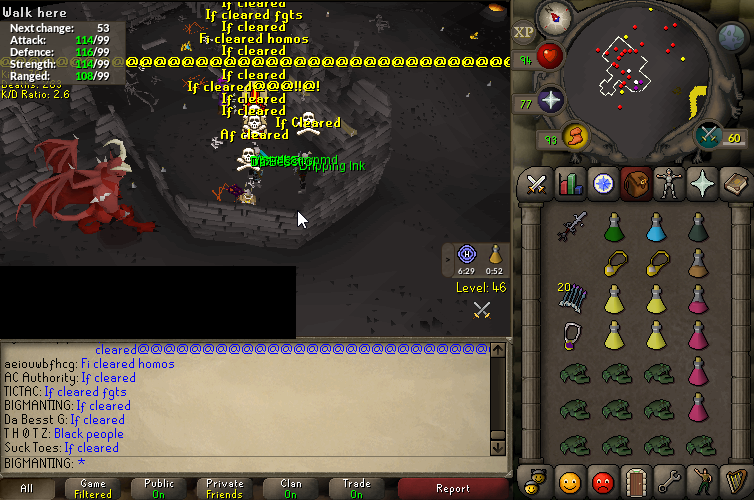Image resolution: width=754 pixels, height=500 pixels.
Task: Toggle the Public chat filter
Action: [x=158, y=488]
